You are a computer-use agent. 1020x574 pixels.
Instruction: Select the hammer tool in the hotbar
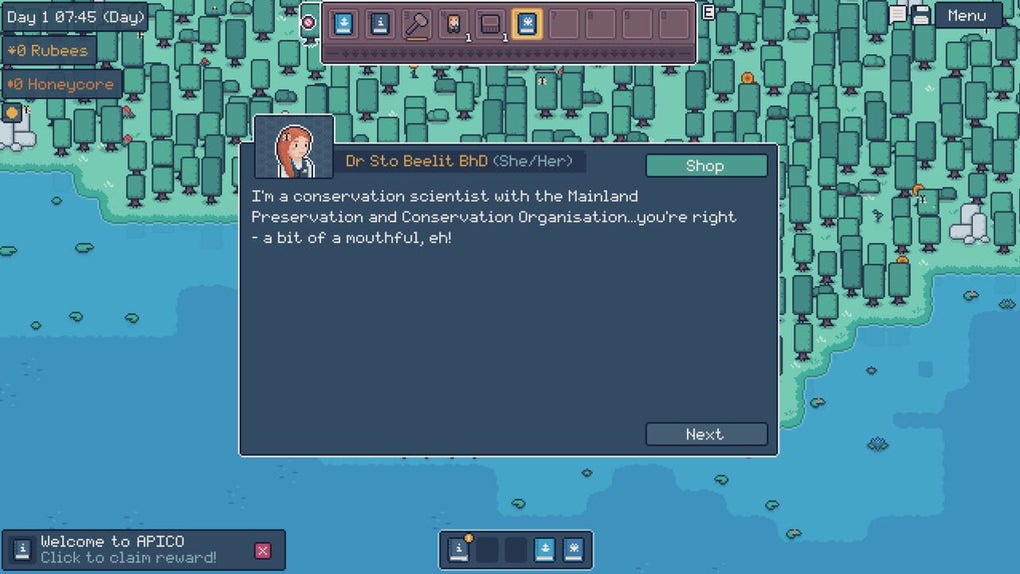point(417,24)
